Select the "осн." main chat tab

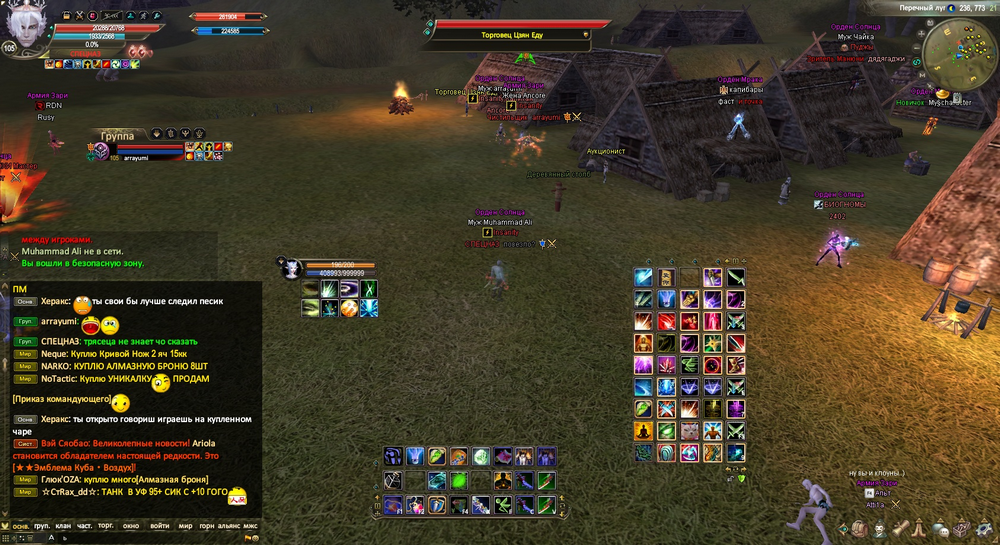pyautogui.click(x=19, y=525)
